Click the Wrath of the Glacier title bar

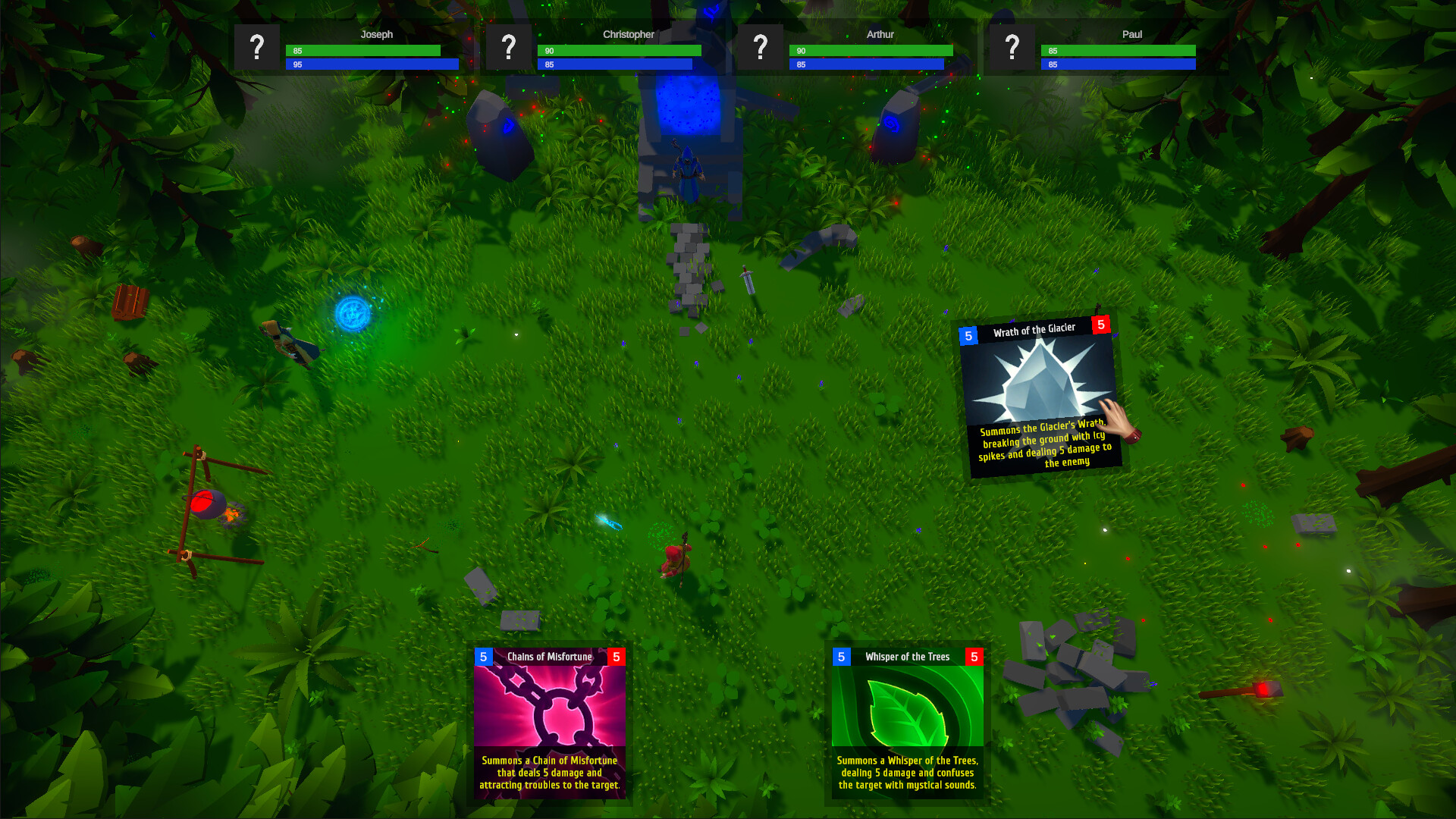click(x=1035, y=328)
